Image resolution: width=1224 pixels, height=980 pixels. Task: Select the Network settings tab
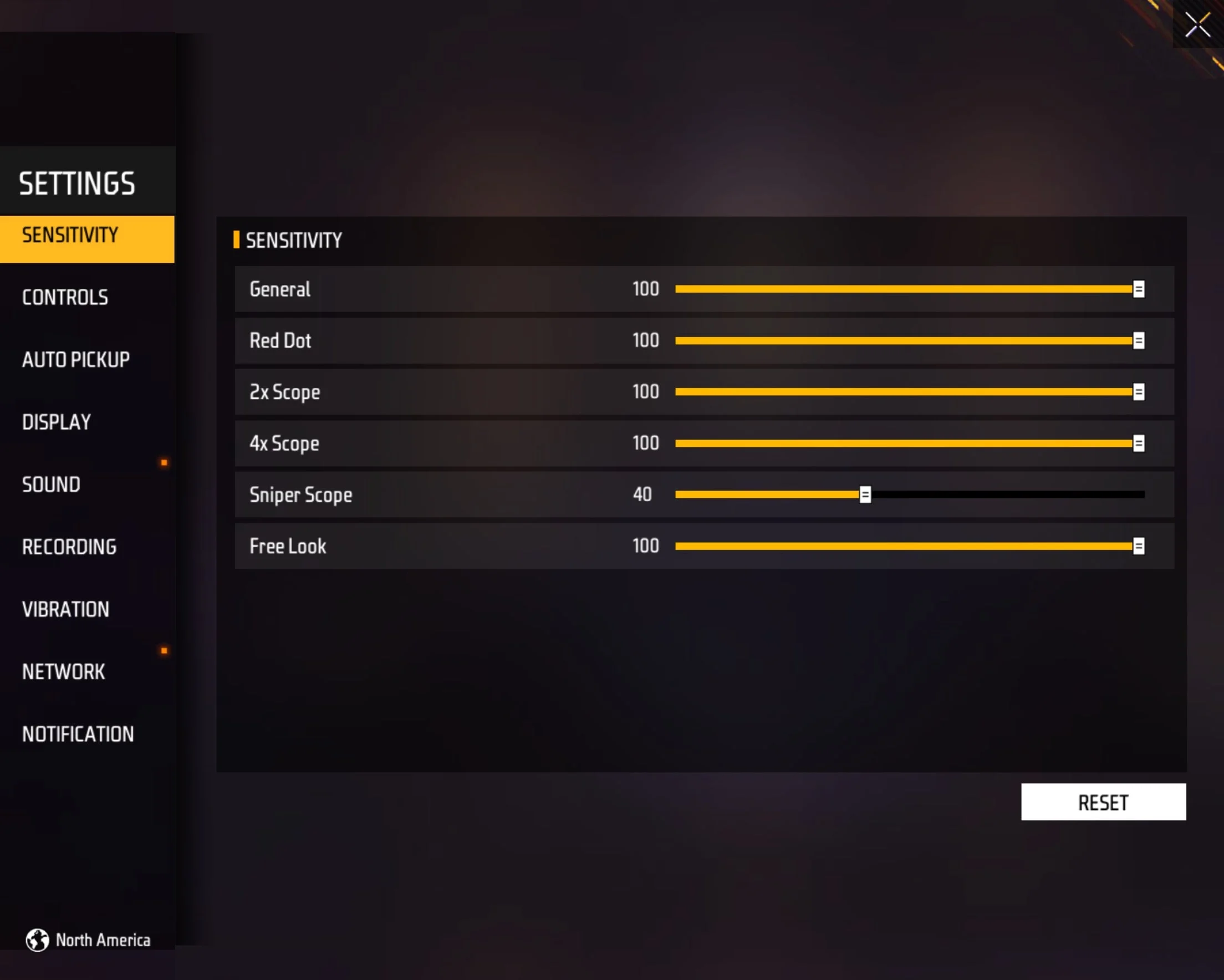pos(63,672)
